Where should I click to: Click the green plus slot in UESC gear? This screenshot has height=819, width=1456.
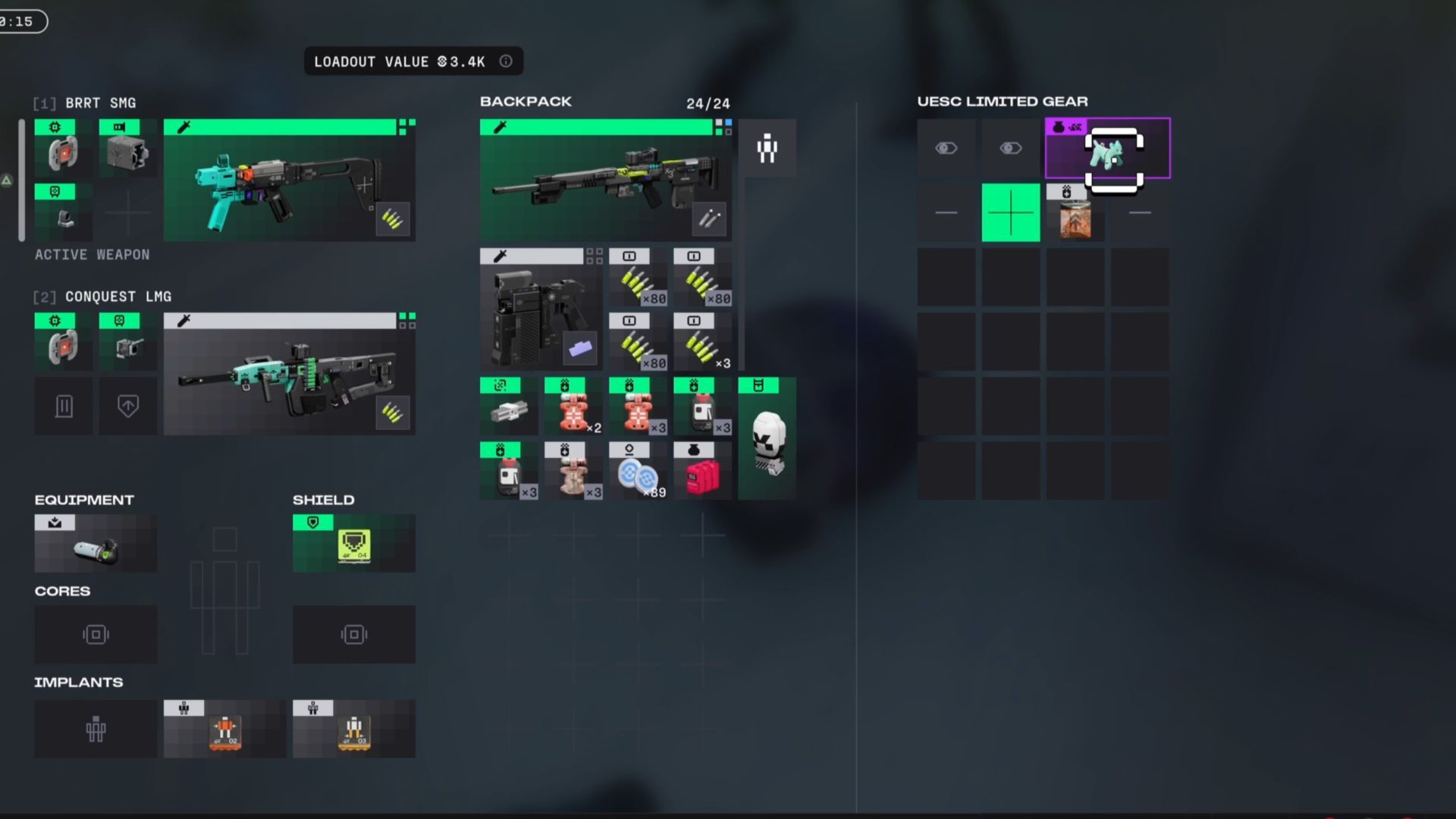point(1011,213)
